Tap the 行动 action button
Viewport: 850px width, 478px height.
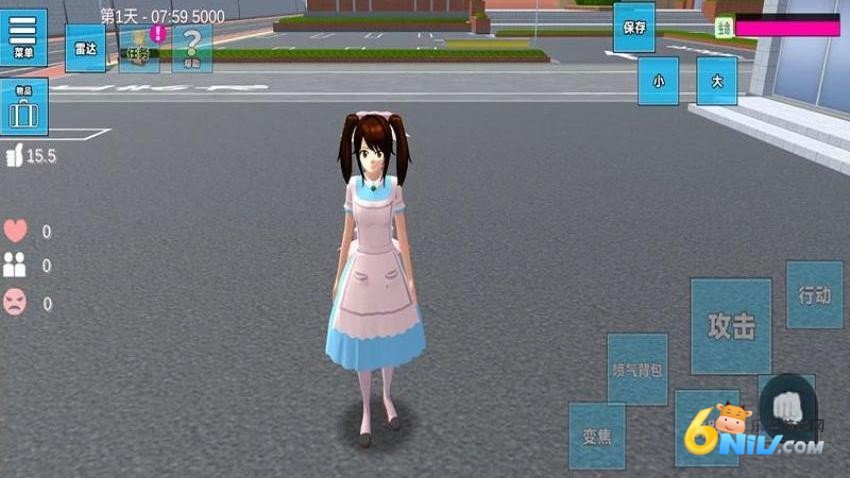(814, 295)
